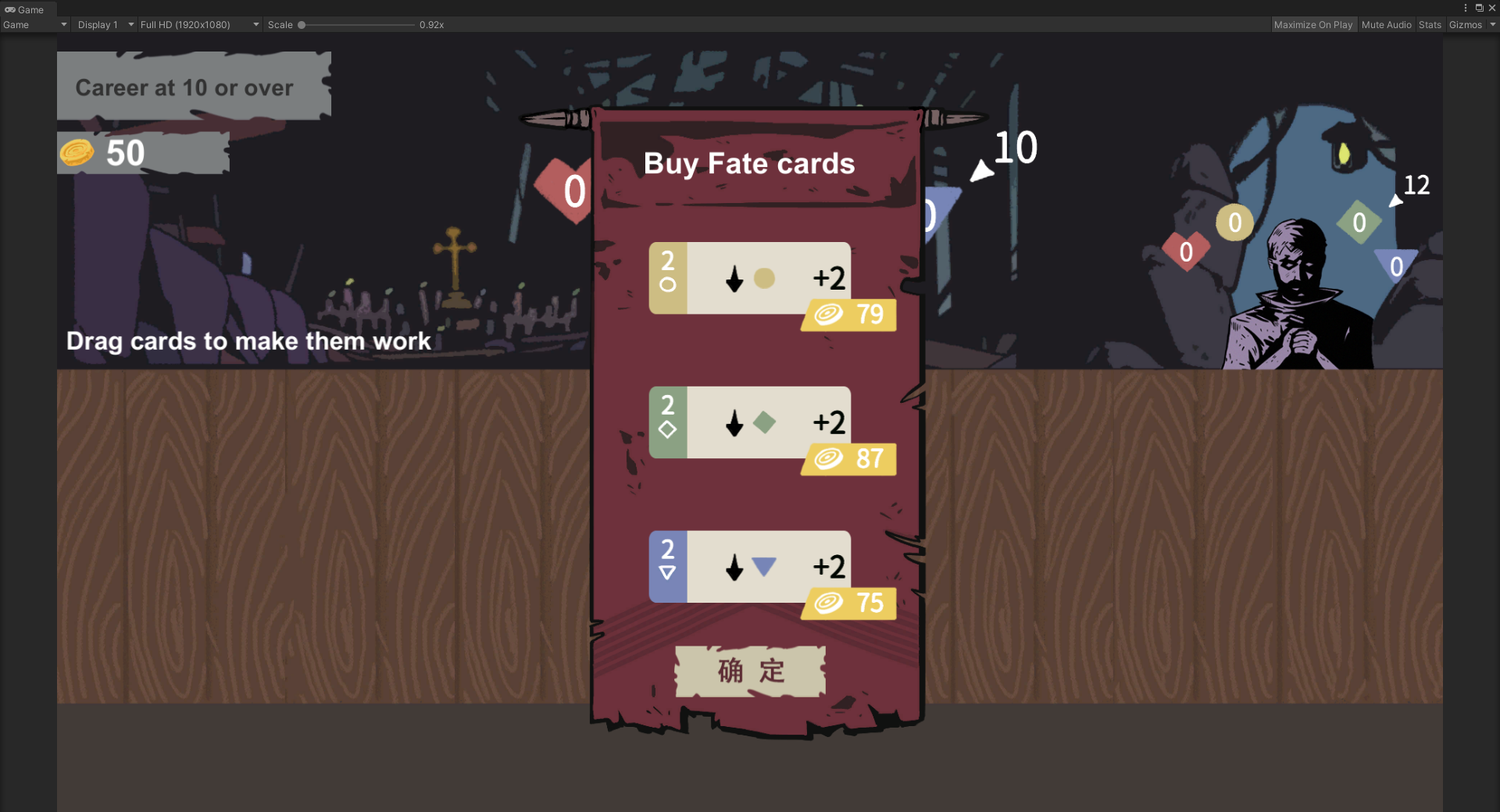Click the yellow circle stat above the character
Image resolution: width=1500 pixels, height=812 pixels.
coord(1234,223)
